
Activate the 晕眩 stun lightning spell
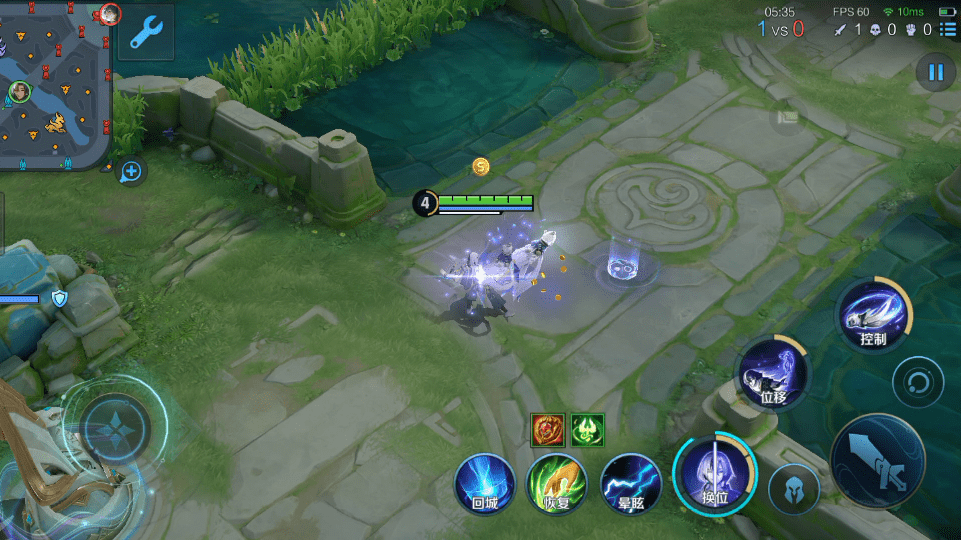(631, 484)
